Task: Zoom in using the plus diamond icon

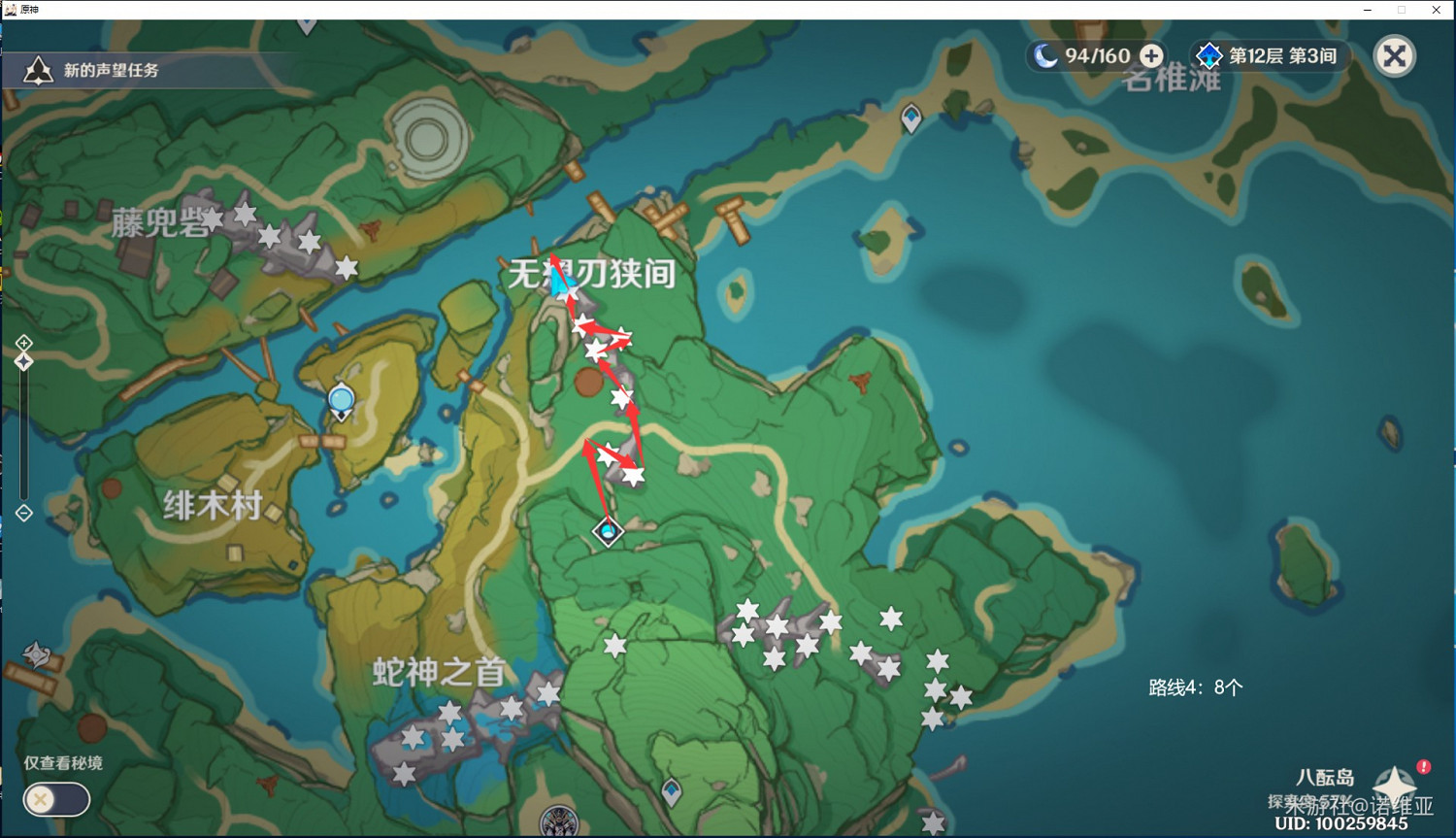Action: click(x=22, y=343)
